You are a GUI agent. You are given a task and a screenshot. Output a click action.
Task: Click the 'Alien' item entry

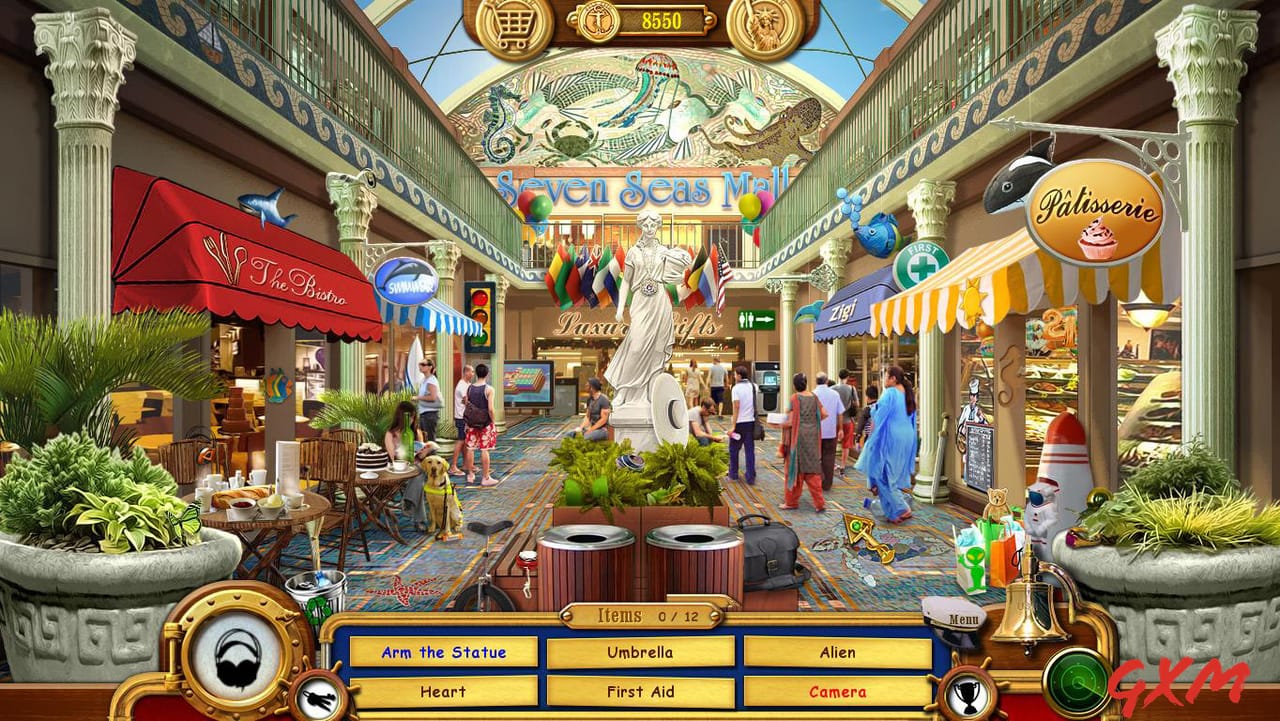pos(837,651)
